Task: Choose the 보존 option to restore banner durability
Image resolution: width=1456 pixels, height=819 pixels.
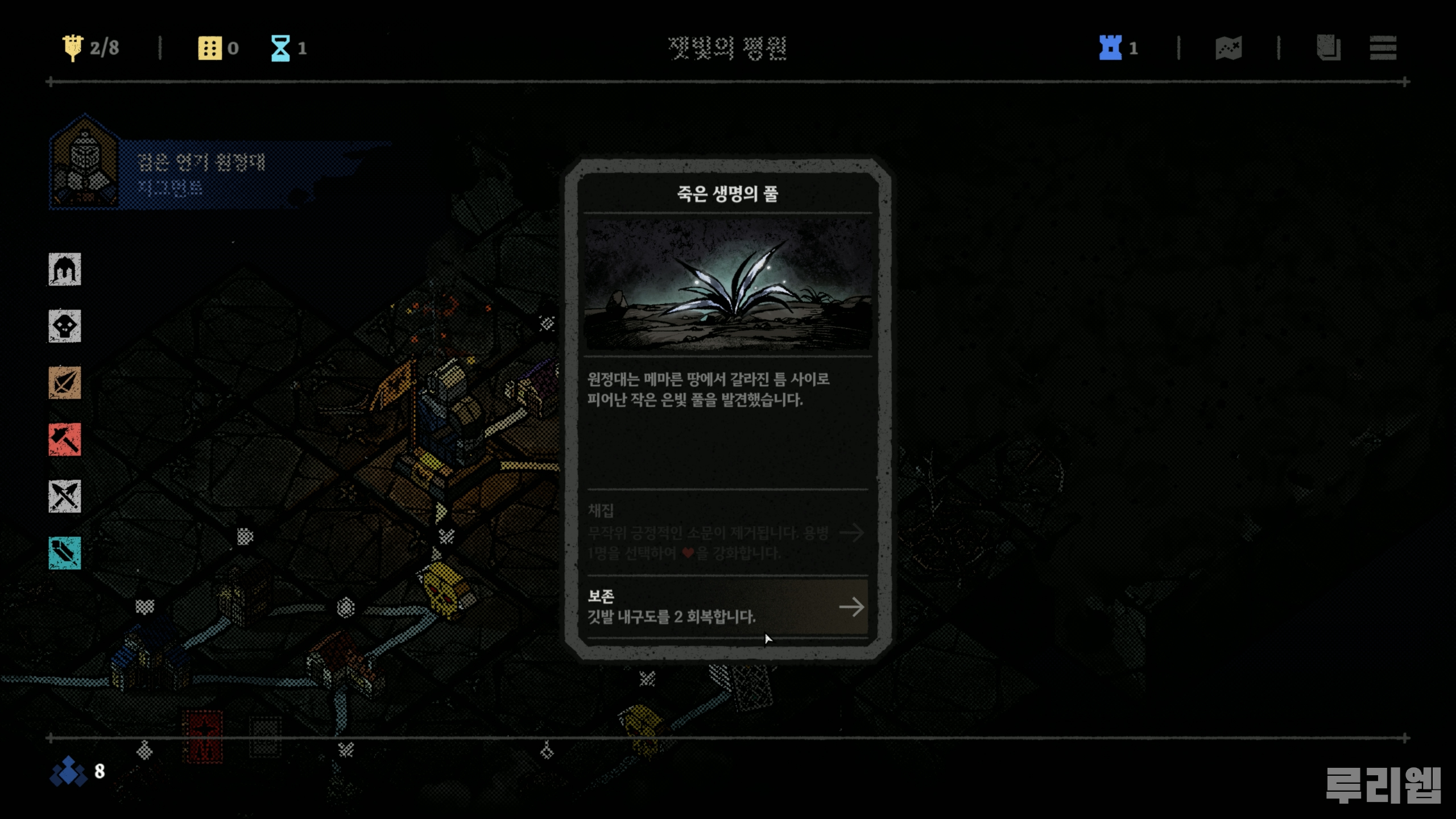Action: click(x=727, y=606)
